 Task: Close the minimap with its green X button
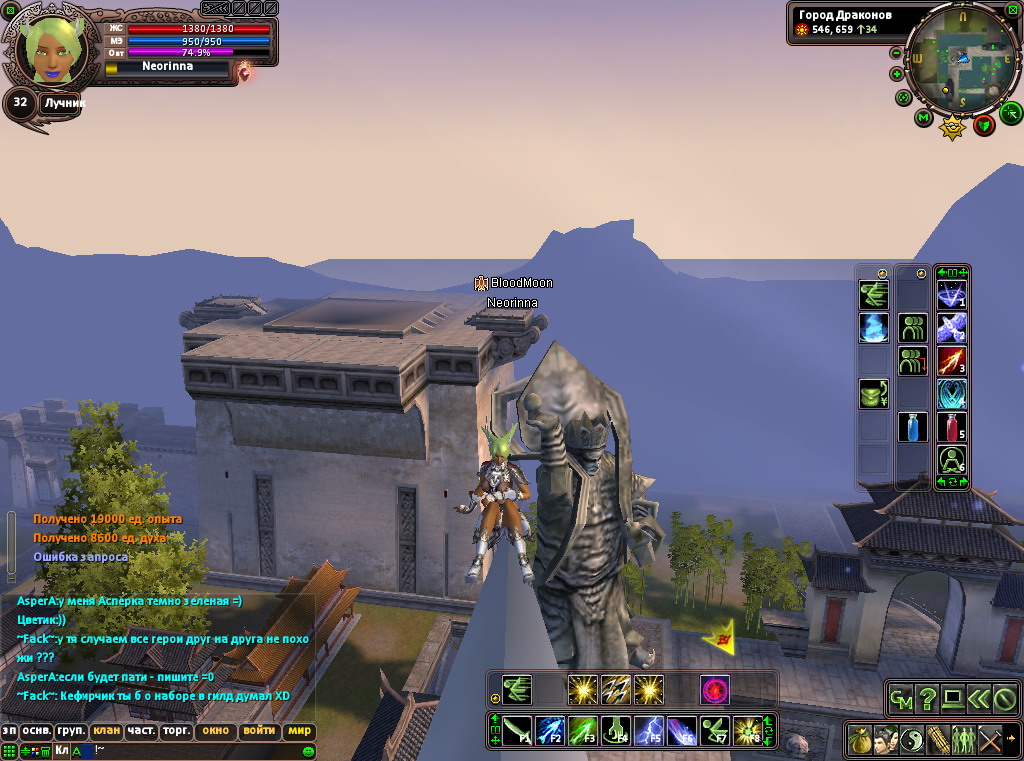[1013, 10]
